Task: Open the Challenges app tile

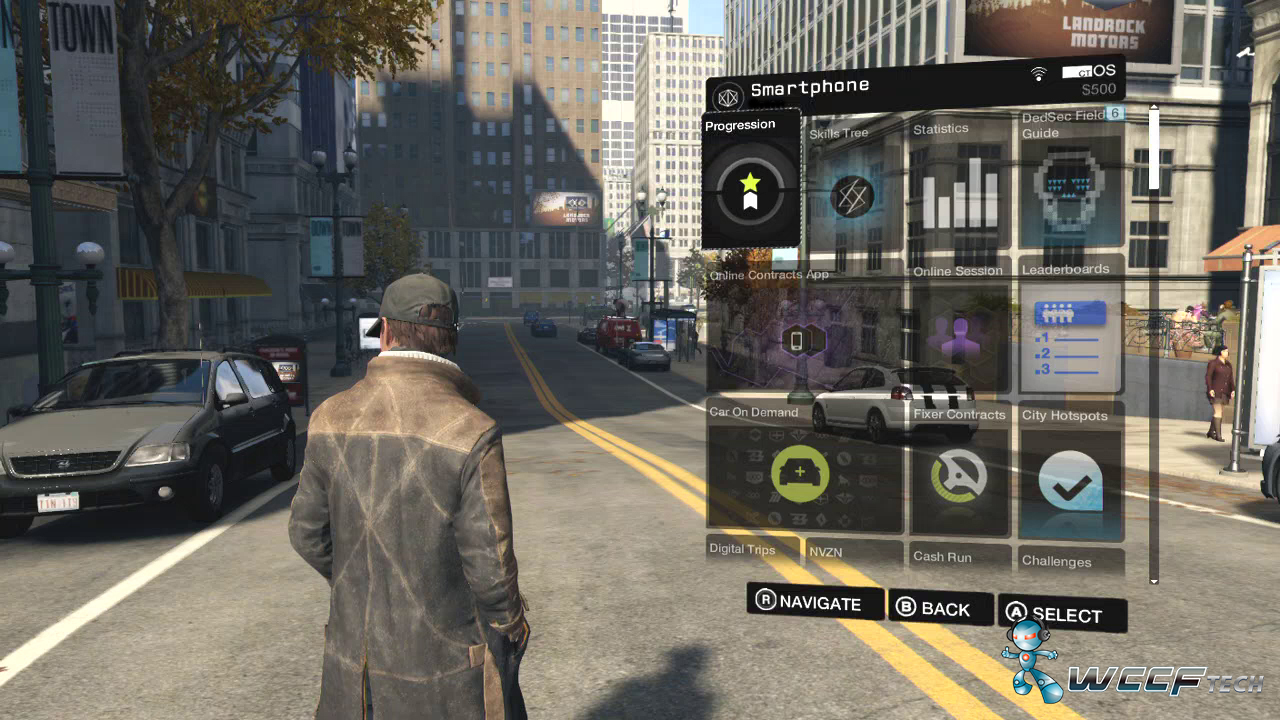Action: (x=1071, y=561)
